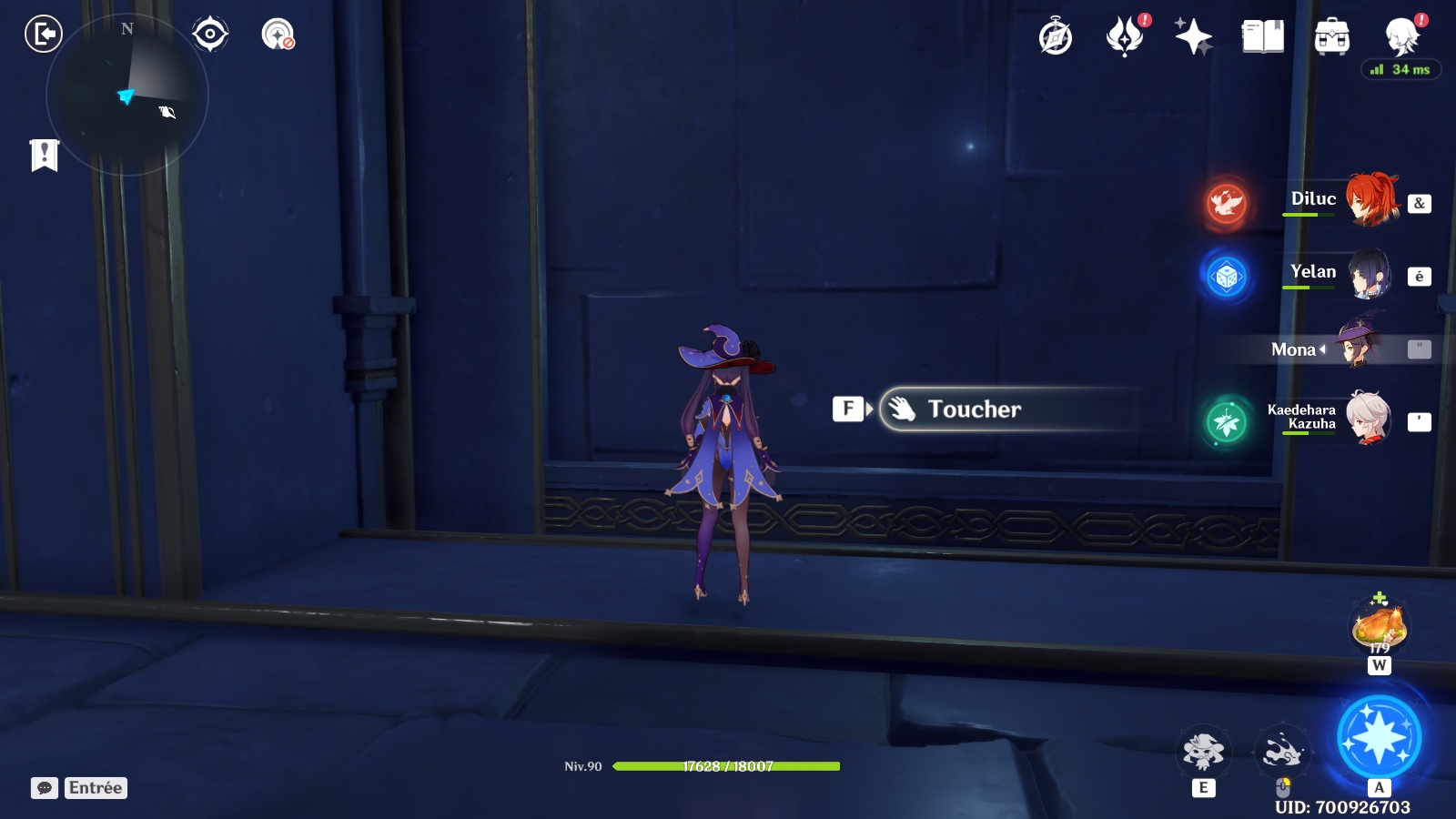Image resolution: width=1456 pixels, height=819 pixels.
Task: Open the circular minimap
Action: (x=126, y=95)
